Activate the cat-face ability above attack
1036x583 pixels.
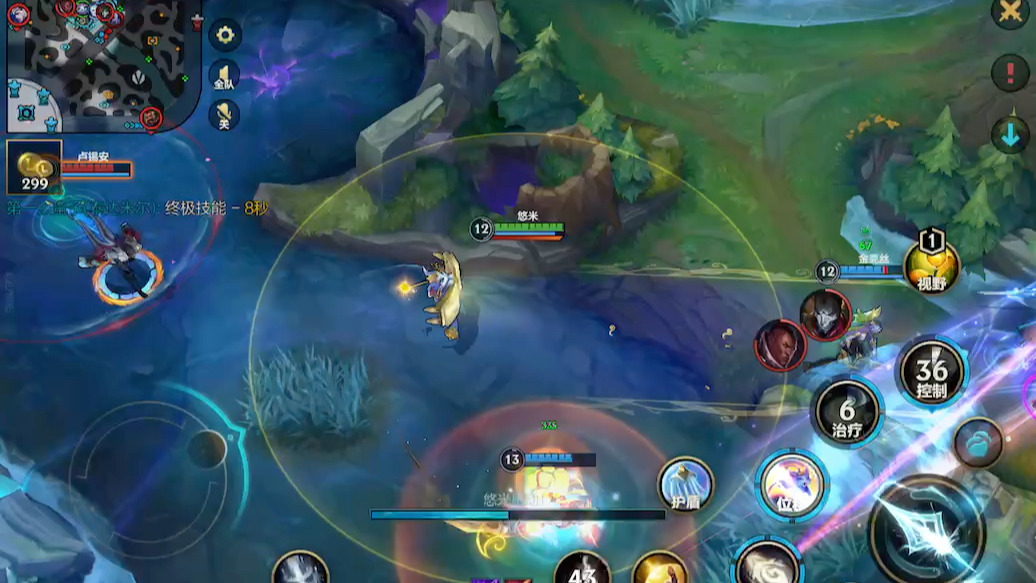(789, 486)
